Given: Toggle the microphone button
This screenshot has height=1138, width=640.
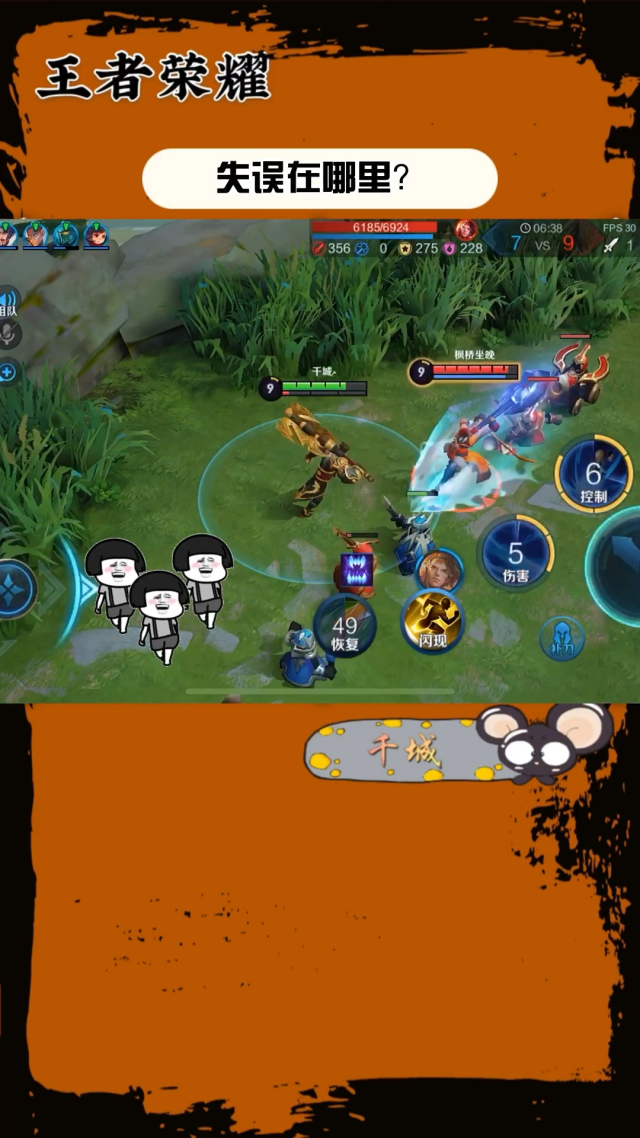Looking at the screenshot, I should pos(8,335).
